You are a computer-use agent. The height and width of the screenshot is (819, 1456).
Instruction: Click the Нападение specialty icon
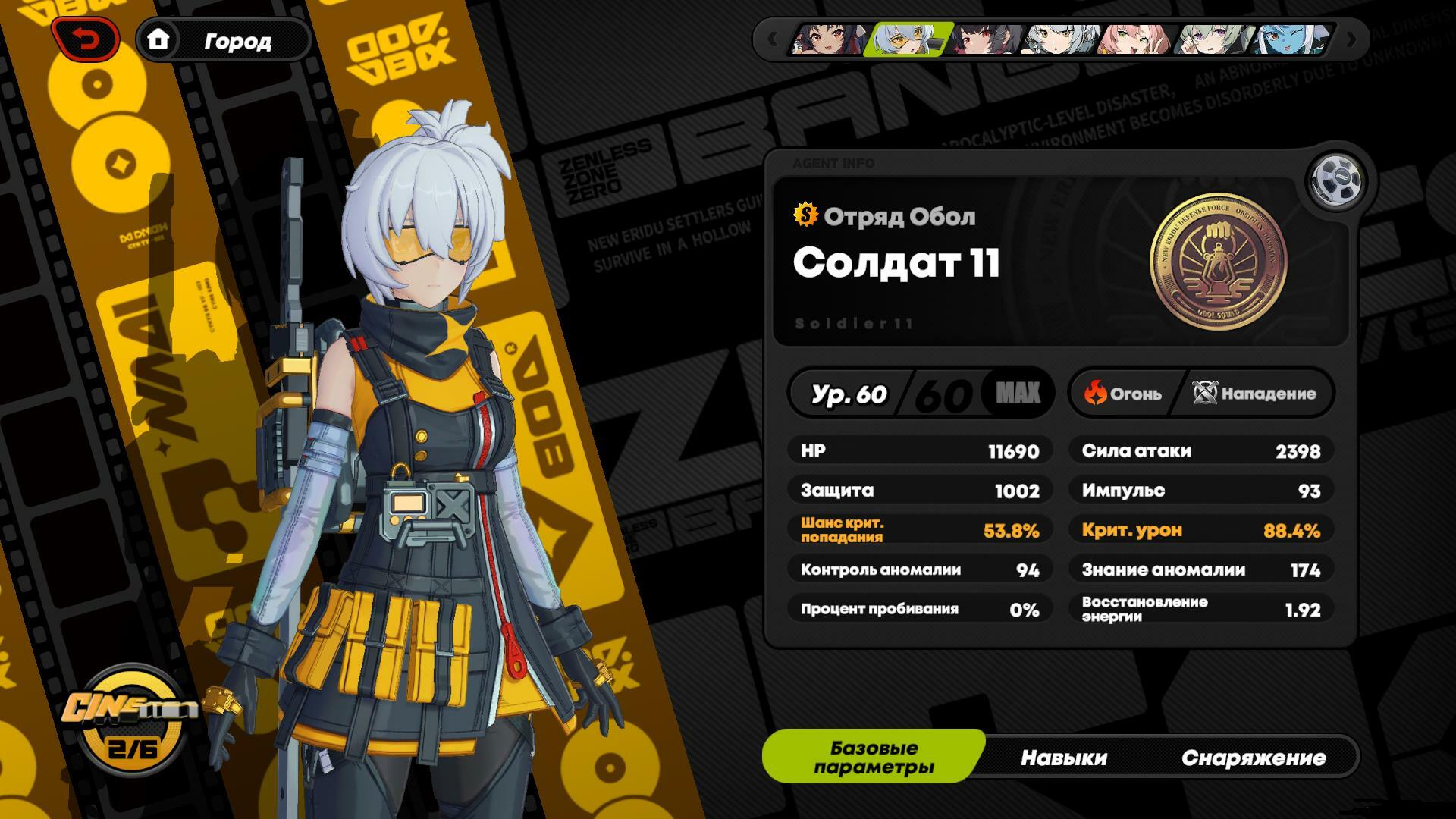pos(1205,393)
